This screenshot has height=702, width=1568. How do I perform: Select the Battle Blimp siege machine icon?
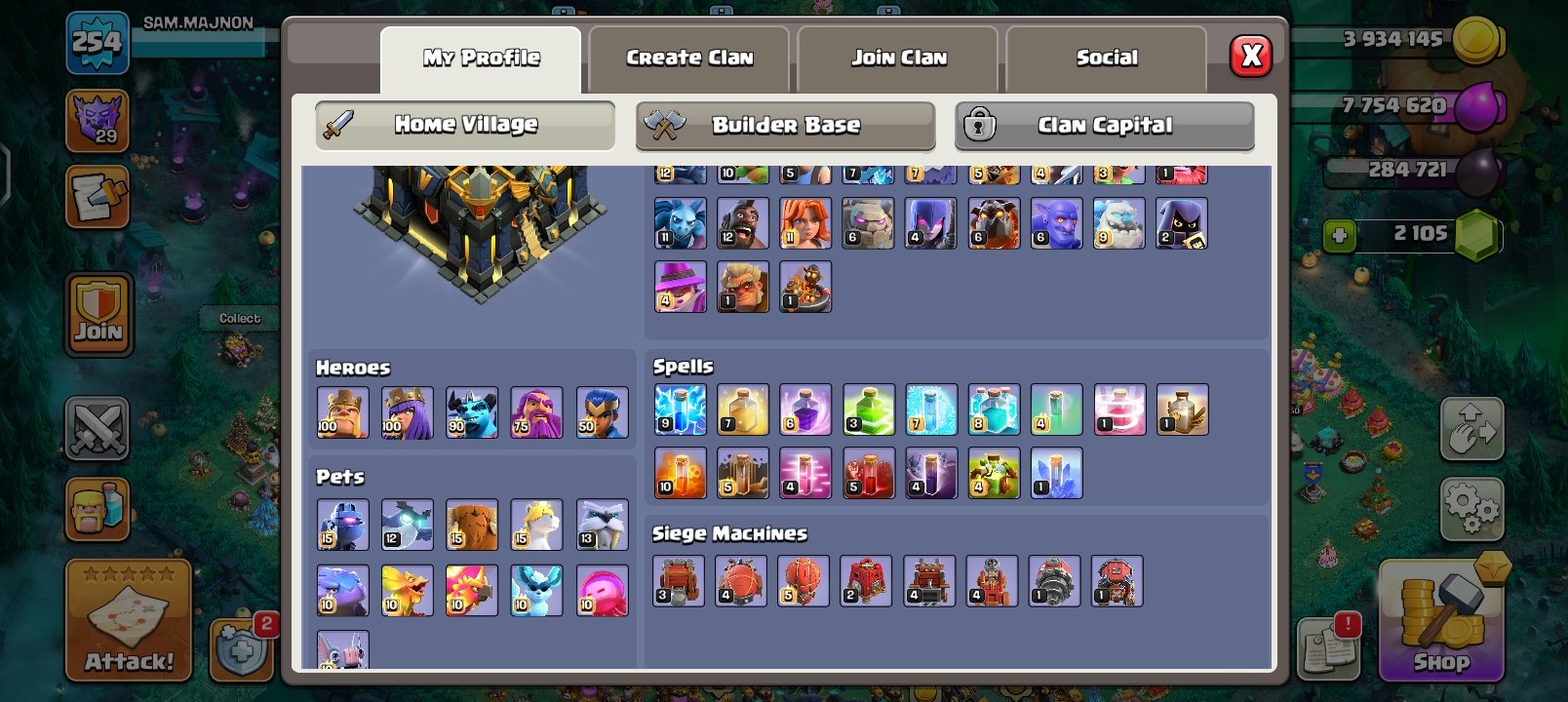point(742,581)
